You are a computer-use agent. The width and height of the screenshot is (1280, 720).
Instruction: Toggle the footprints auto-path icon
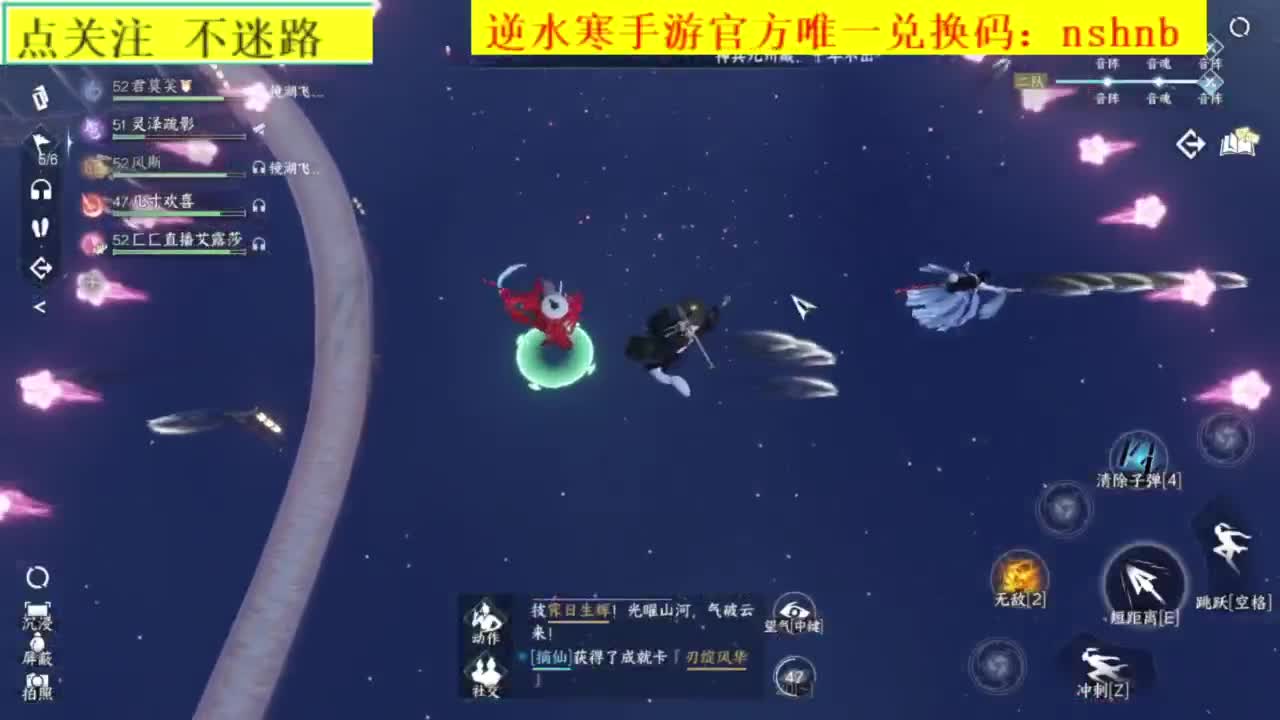(x=40, y=225)
